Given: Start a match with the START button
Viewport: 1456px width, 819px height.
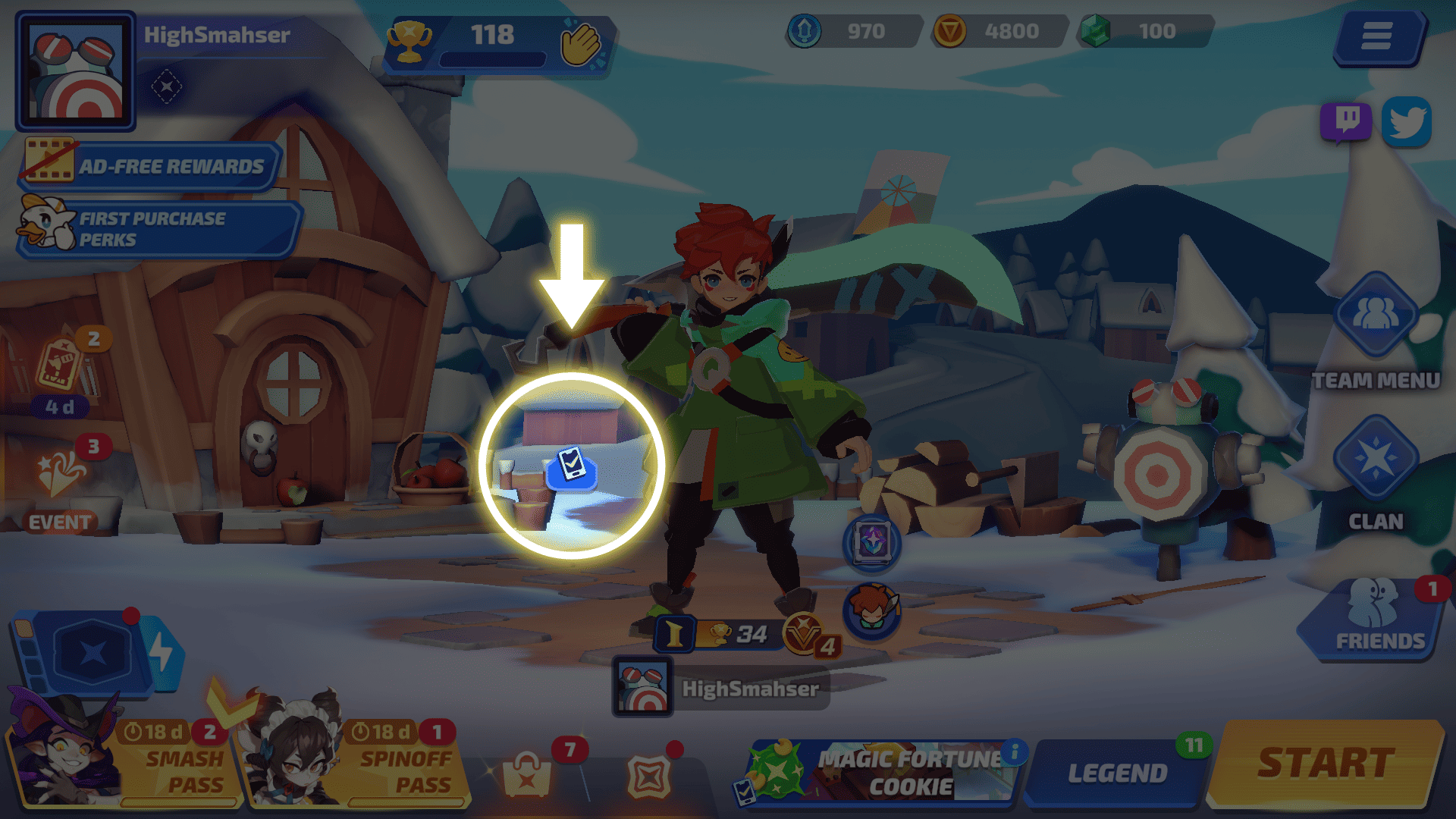Looking at the screenshot, I should click(x=1326, y=764).
